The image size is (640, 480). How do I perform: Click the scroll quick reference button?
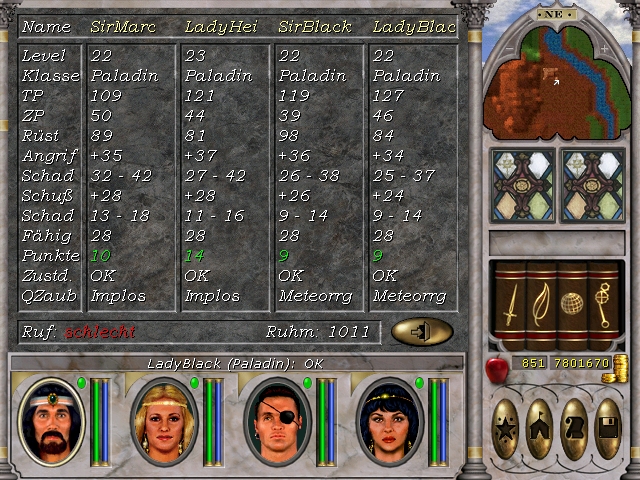[x=574, y=428]
